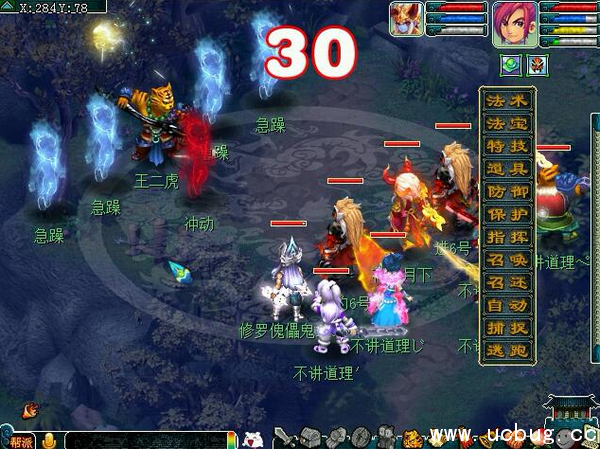Screen dimensions: 600x449
Task: Select the 法宝 treasure command
Action: tap(508, 124)
